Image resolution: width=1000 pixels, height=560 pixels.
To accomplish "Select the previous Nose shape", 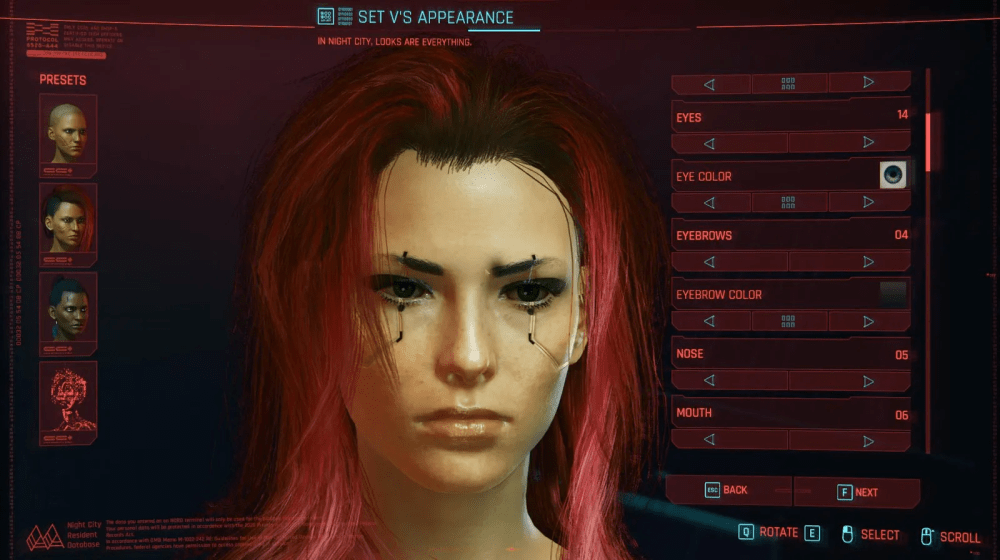I will pyautogui.click(x=709, y=380).
